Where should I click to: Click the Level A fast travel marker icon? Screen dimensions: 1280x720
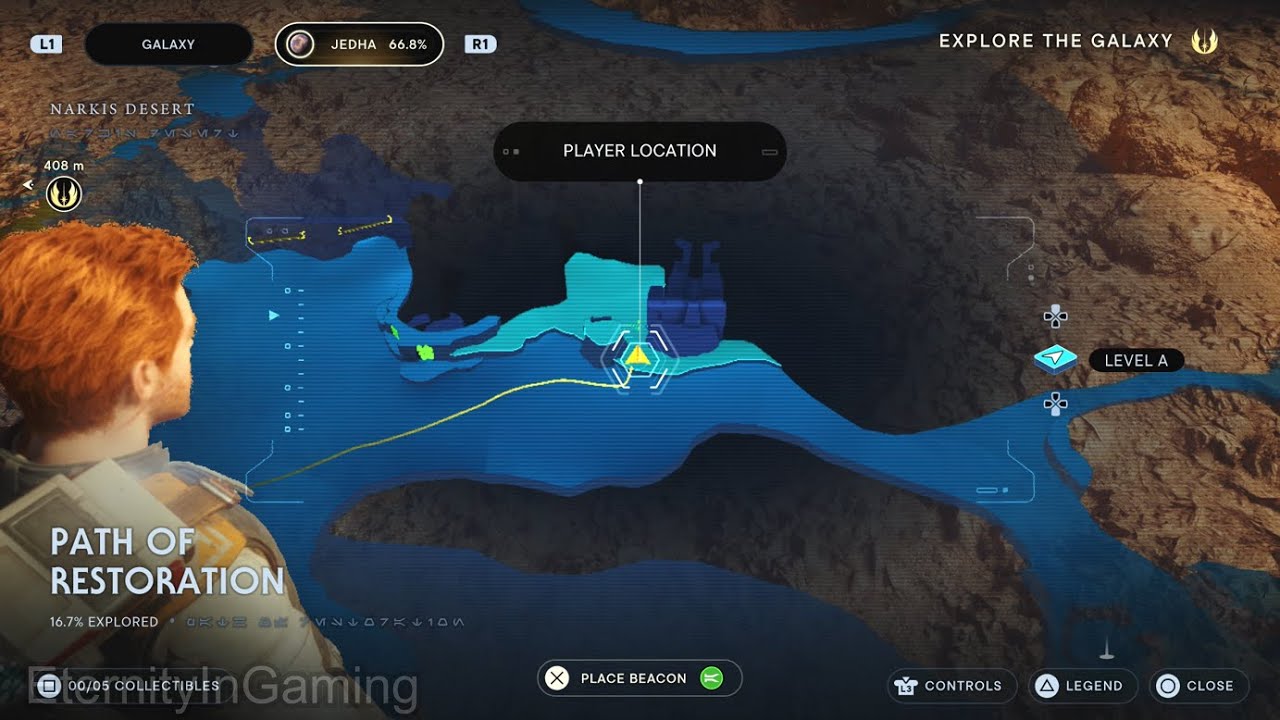click(x=1056, y=358)
